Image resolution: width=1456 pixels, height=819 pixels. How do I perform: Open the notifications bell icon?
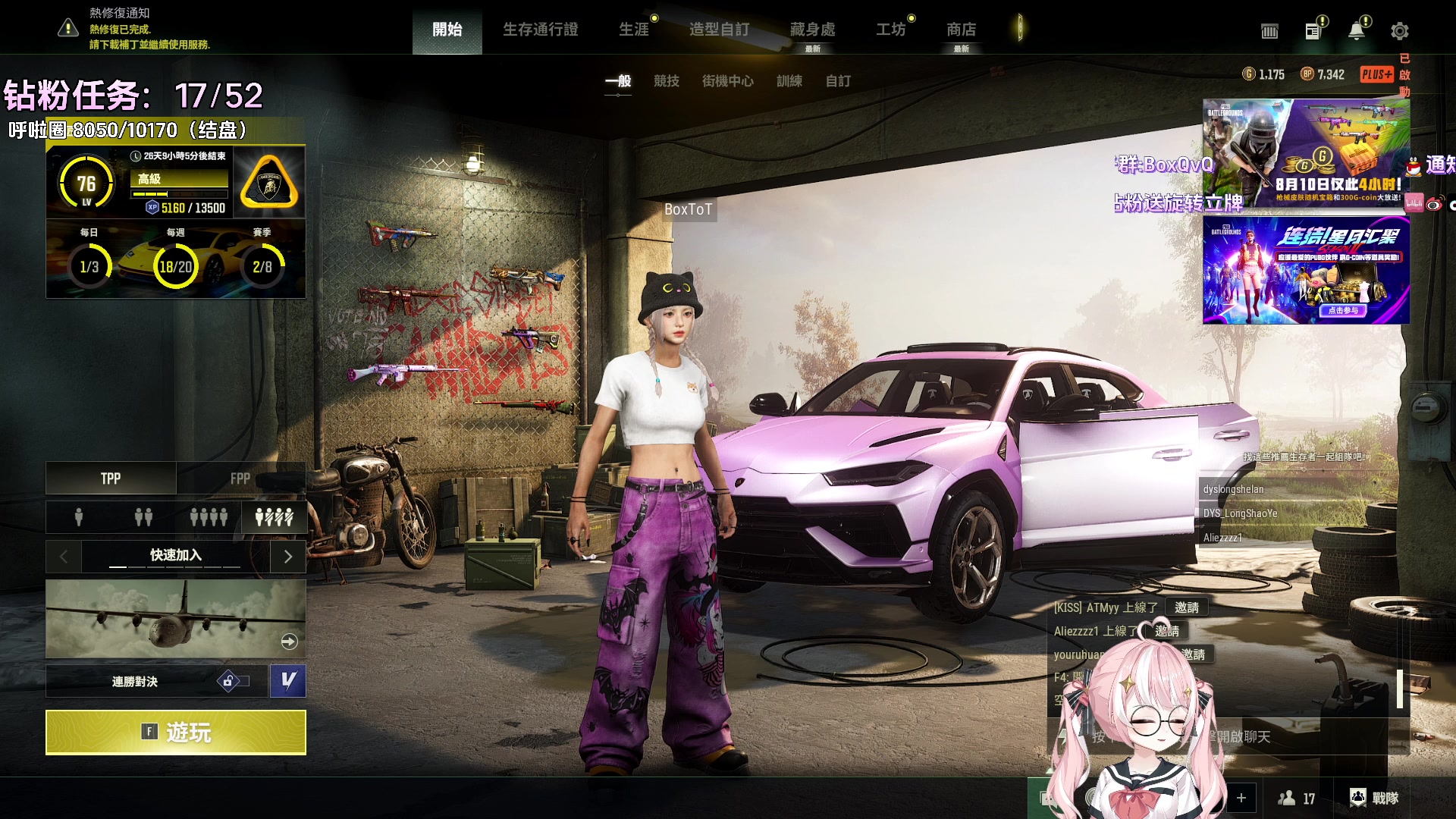click(x=1356, y=31)
